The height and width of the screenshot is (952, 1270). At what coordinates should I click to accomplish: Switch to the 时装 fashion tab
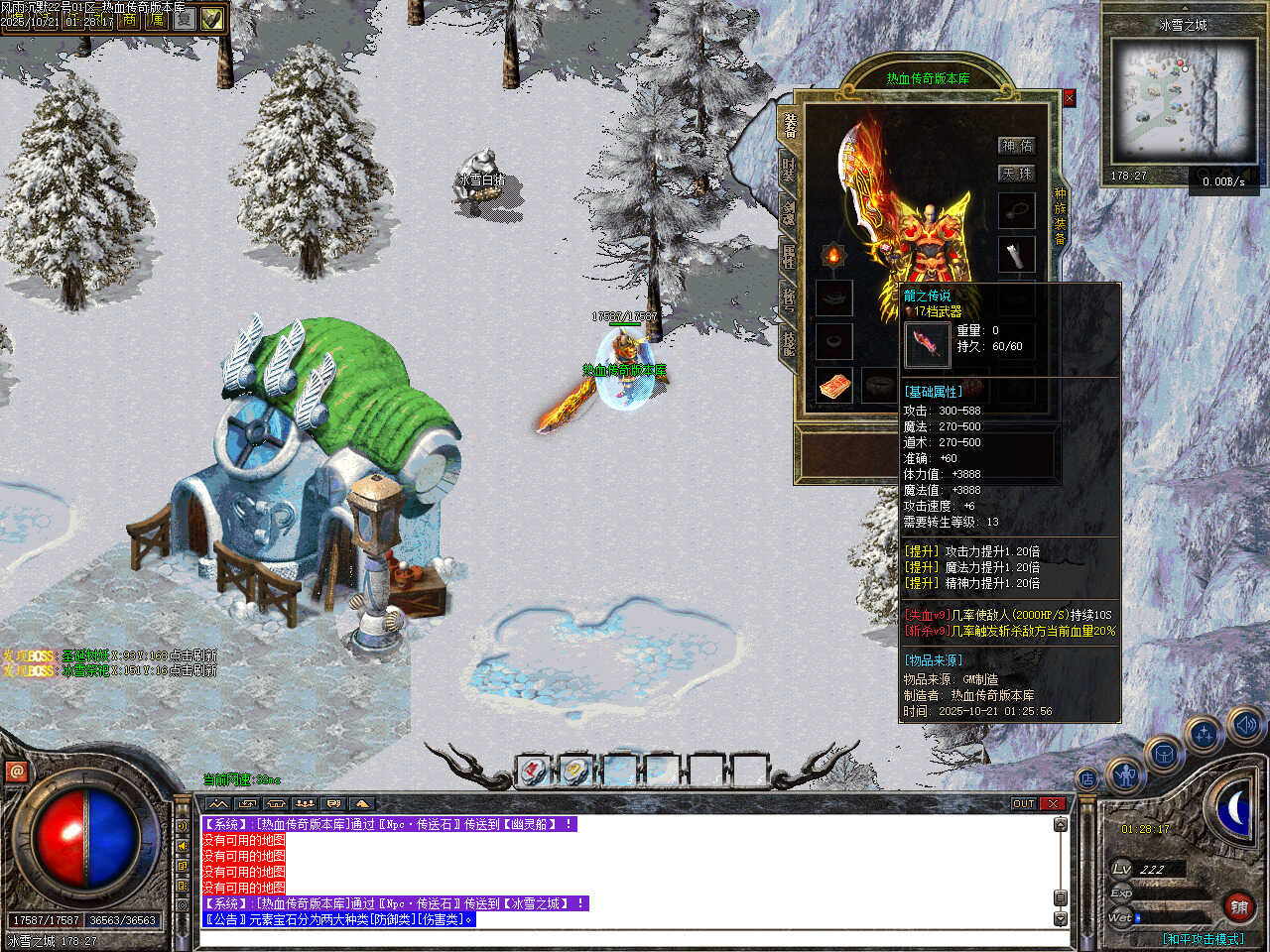click(x=788, y=169)
